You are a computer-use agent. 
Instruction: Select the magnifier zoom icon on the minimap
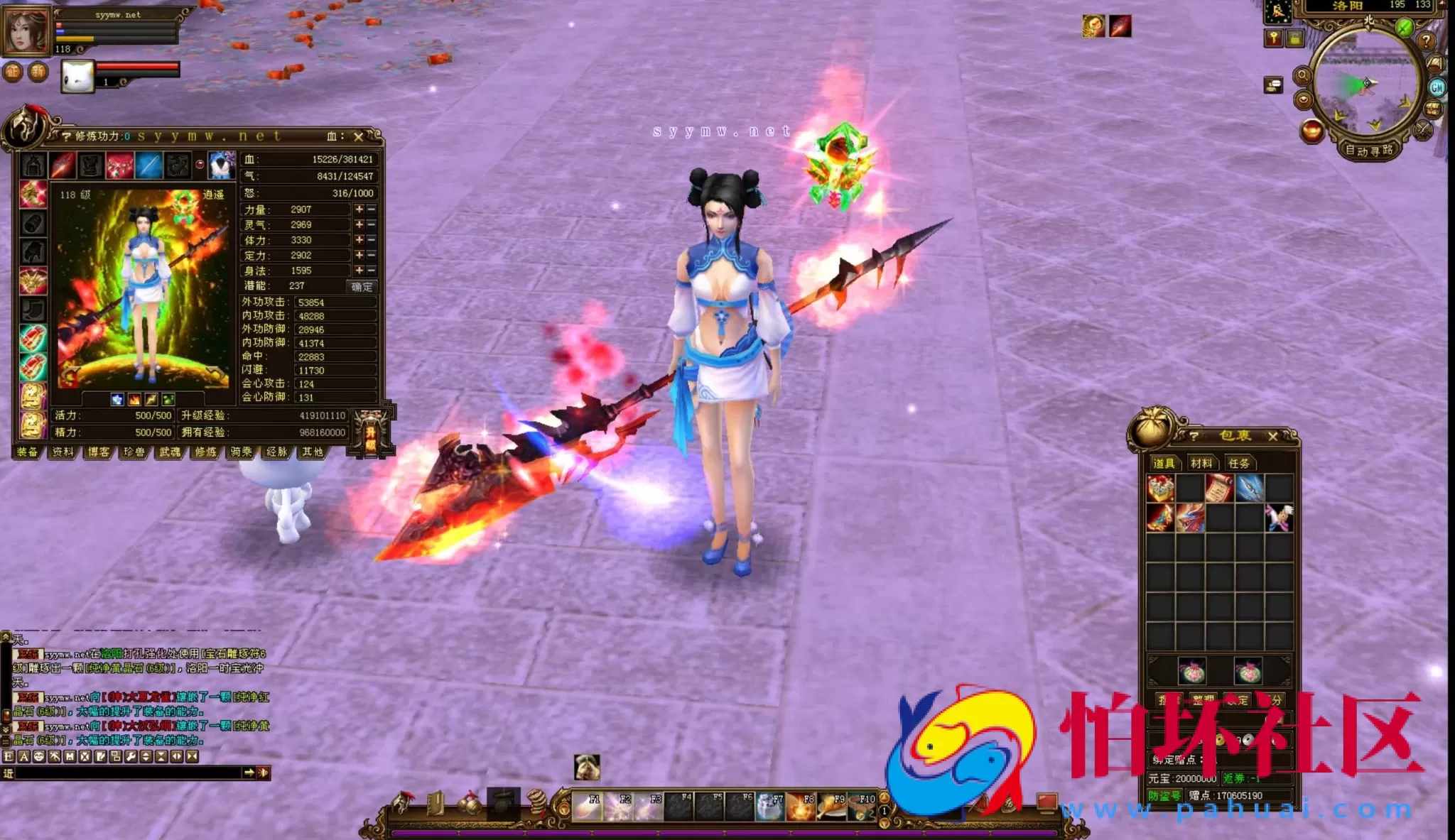click(x=1303, y=75)
